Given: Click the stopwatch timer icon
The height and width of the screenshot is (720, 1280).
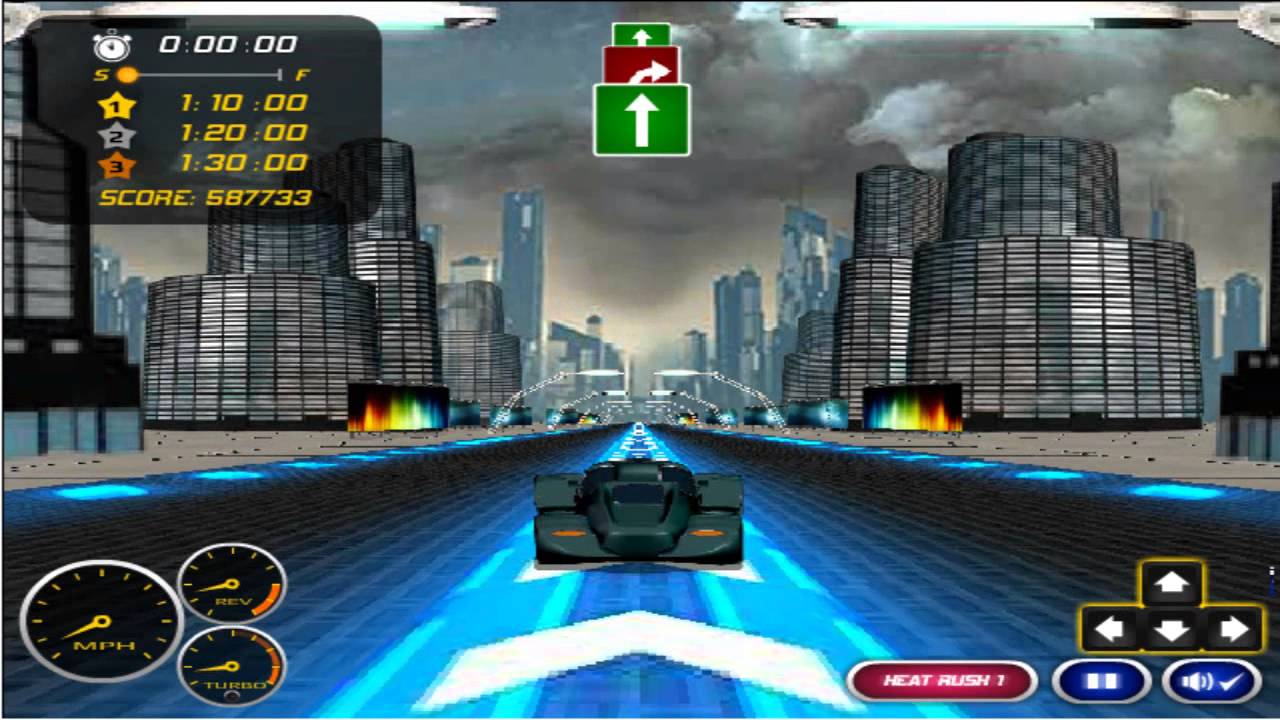Looking at the screenshot, I should coord(112,44).
